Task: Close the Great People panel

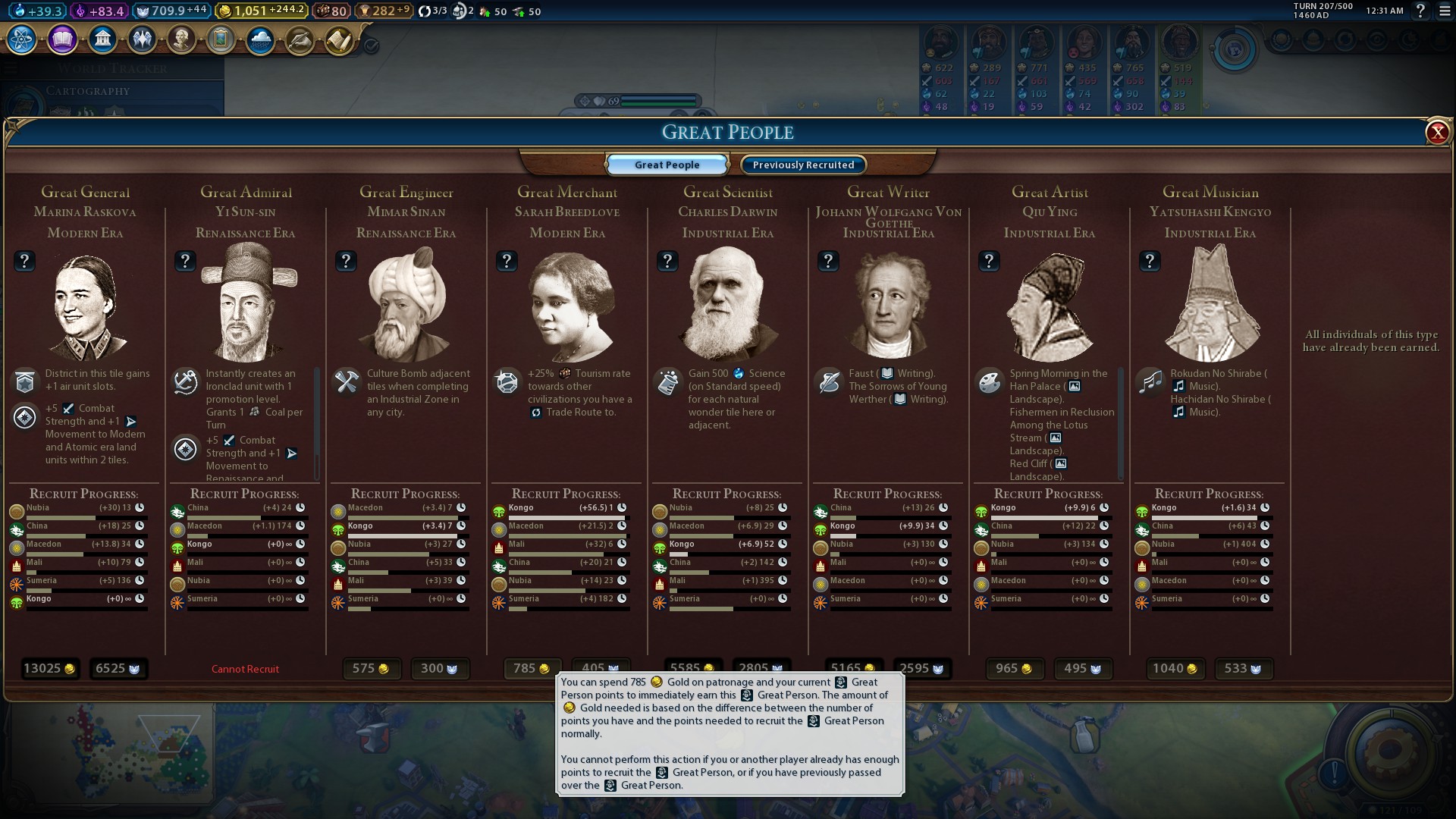Action: click(1437, 133)
